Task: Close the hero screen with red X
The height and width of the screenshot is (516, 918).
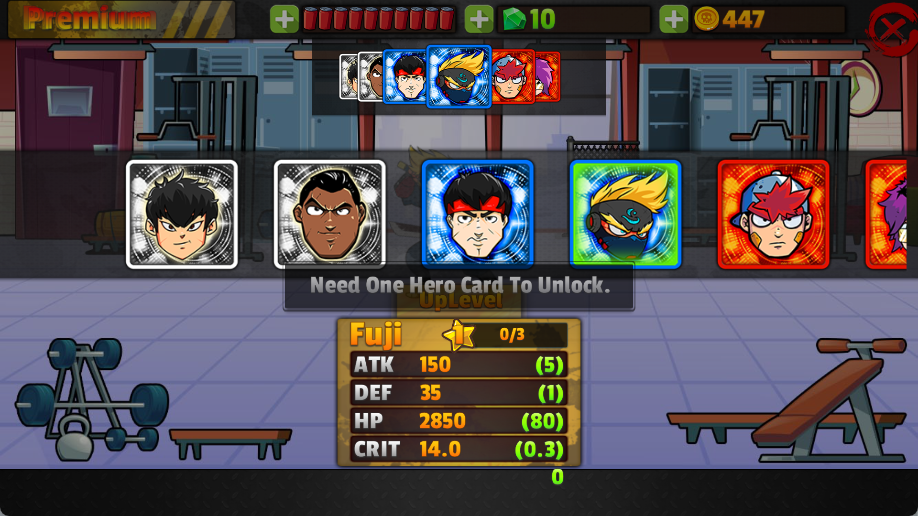Action: point(889,28)
